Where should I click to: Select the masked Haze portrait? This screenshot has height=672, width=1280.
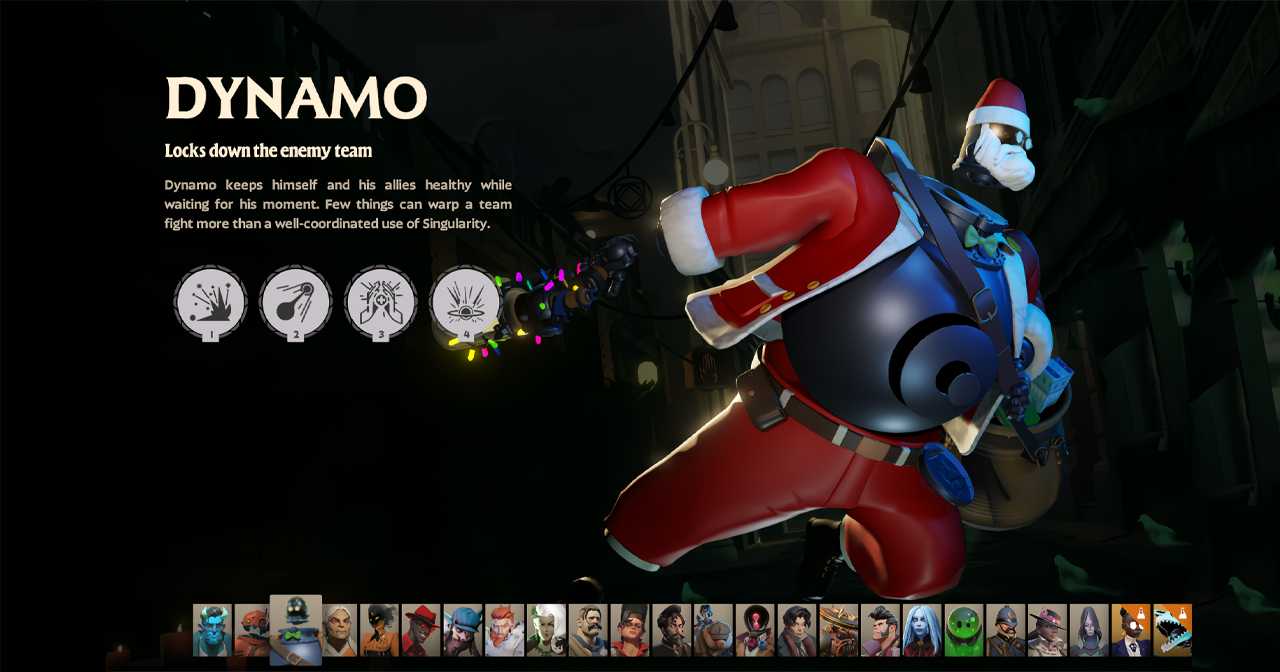(x=379, y=630)
